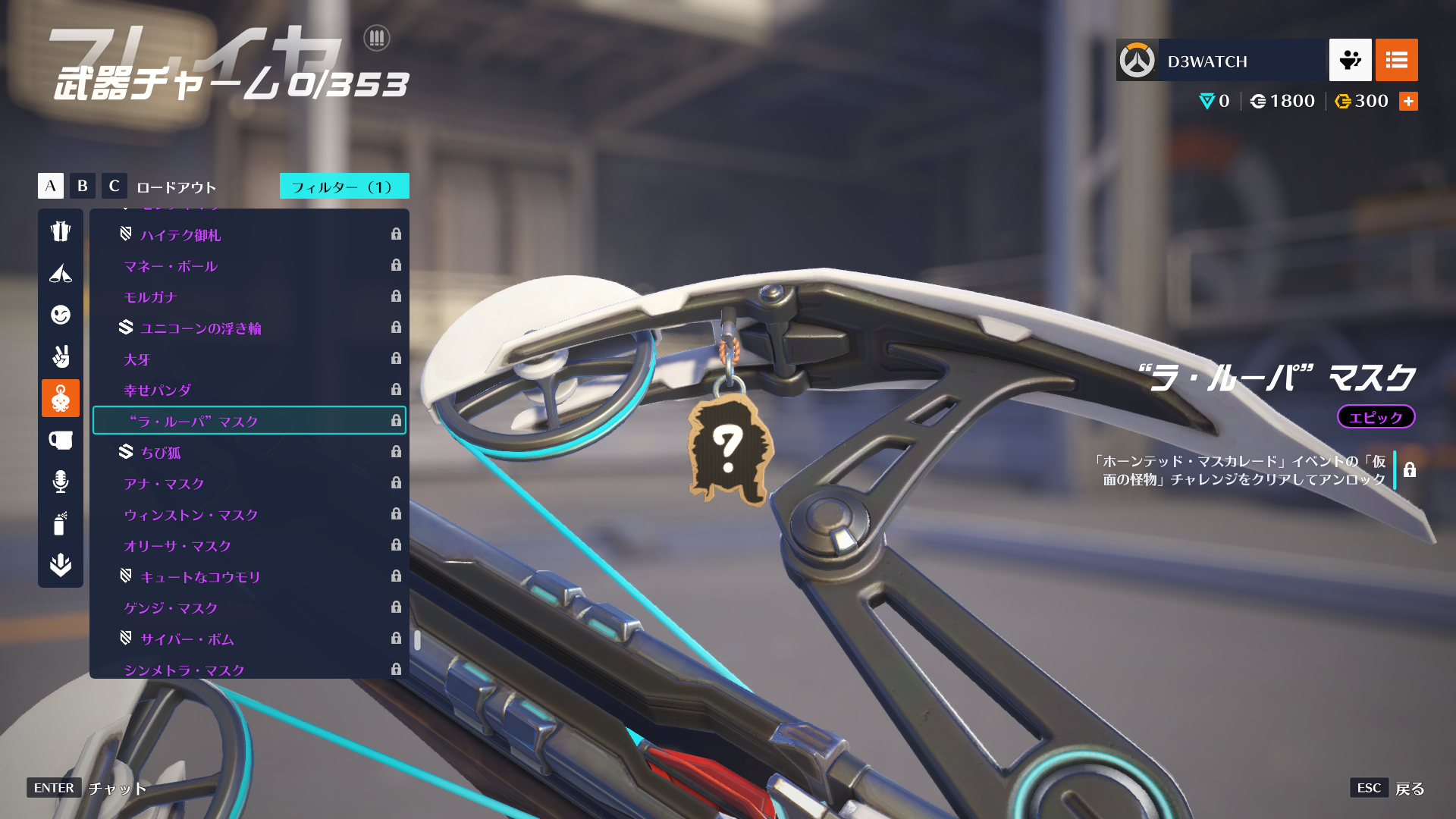Select loadout tab A
1456x819 pixels.
[x=51, y=186]
